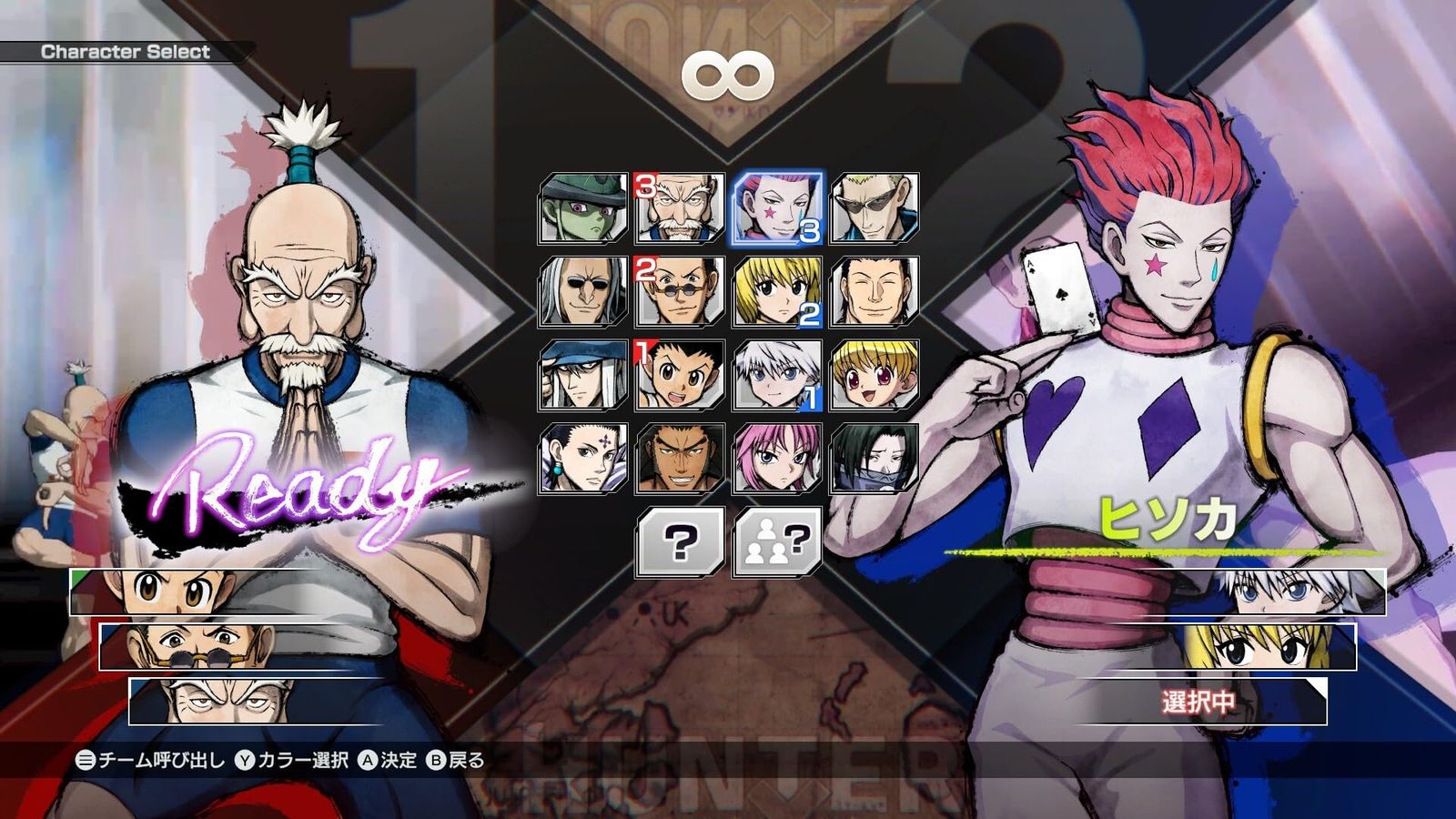Pick the Gon portrait in the roster grid
Viewport: 1456px width, 819px height.
[x=680, y=375]
